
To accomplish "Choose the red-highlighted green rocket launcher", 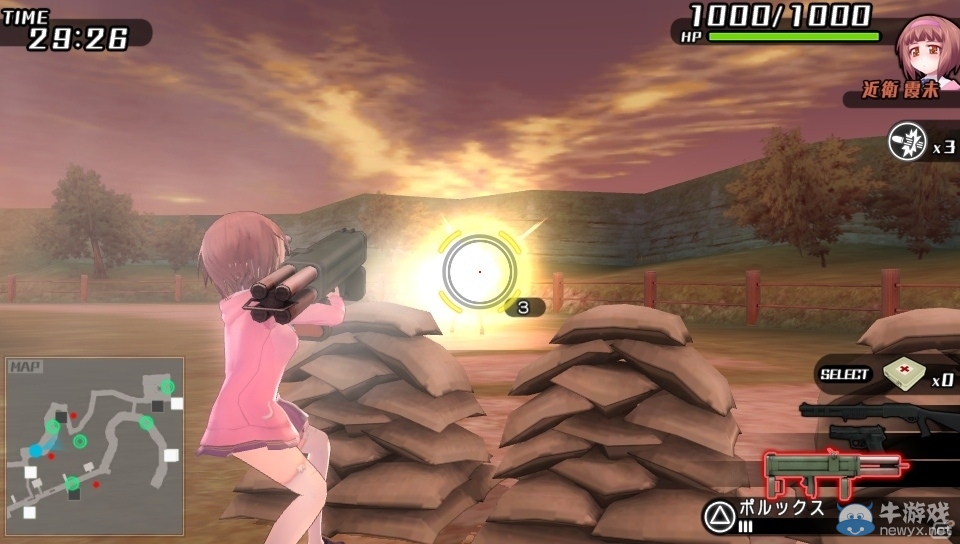I will click(832, 468).
